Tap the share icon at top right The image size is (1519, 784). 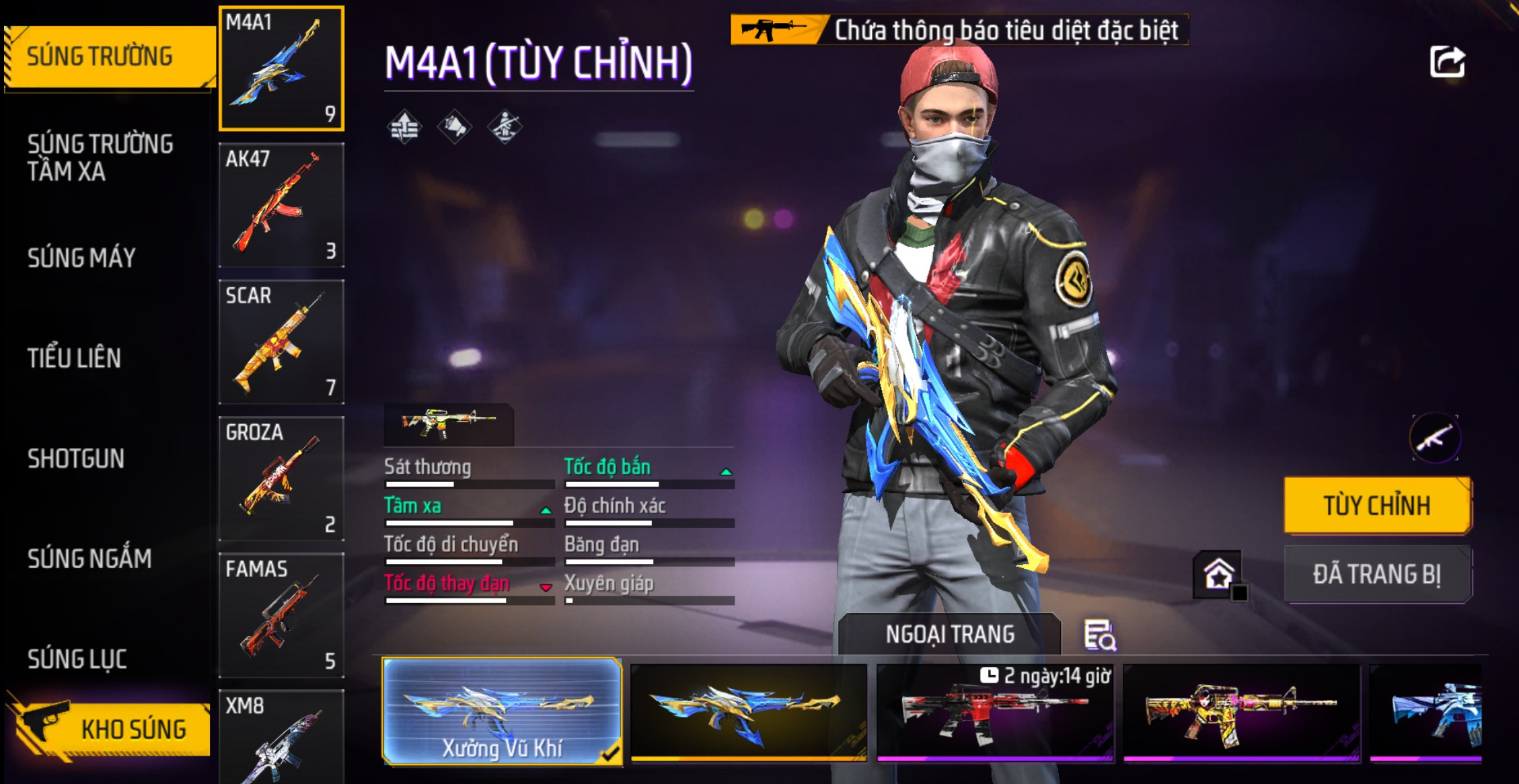pyautogui.click(x=1447, y=62)
